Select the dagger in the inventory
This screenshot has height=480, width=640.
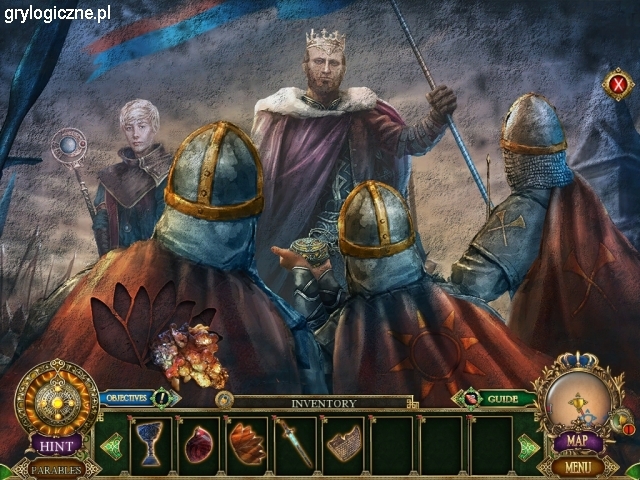tap(295, 444)
